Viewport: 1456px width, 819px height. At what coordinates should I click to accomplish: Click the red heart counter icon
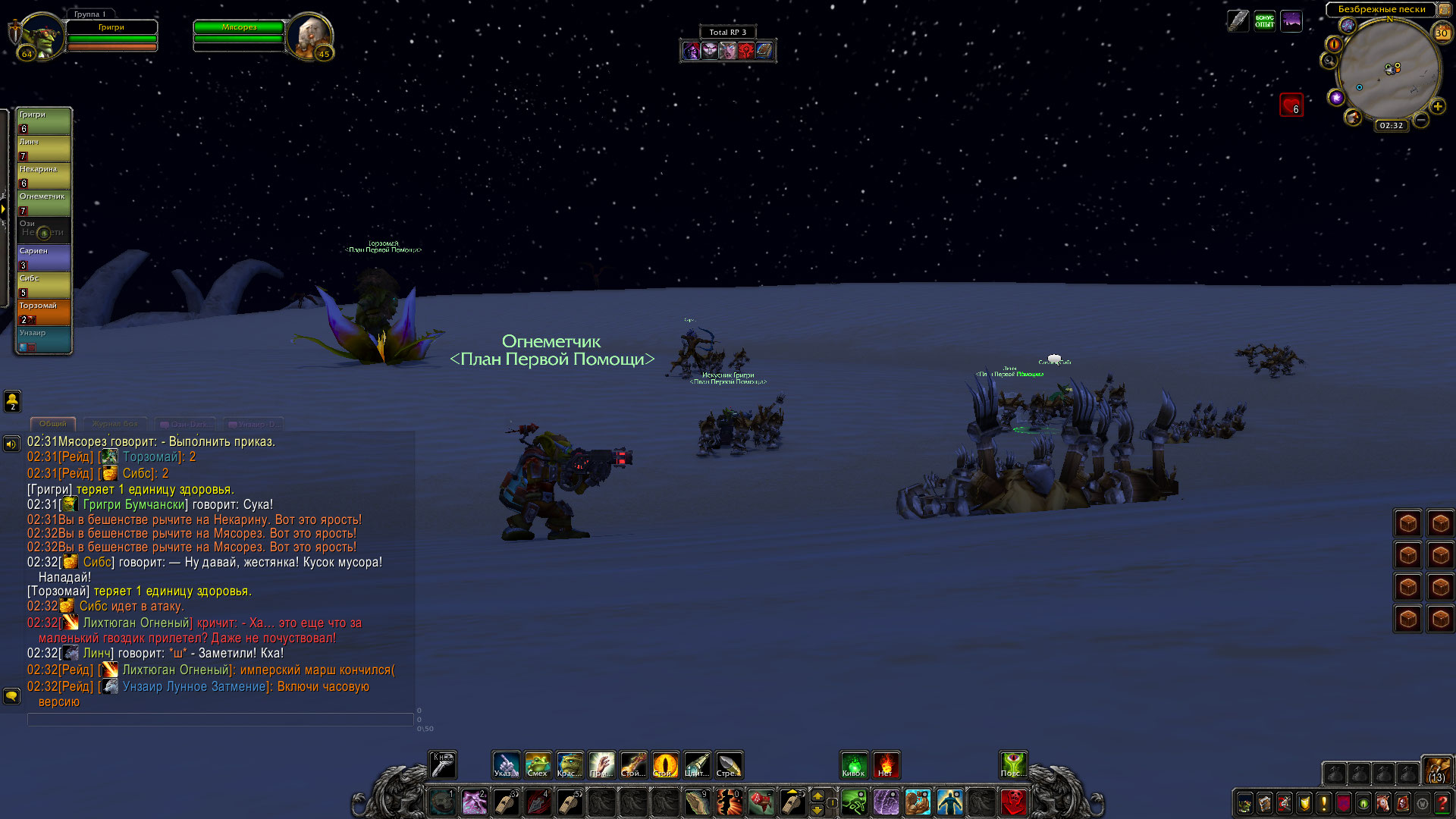1291,105
